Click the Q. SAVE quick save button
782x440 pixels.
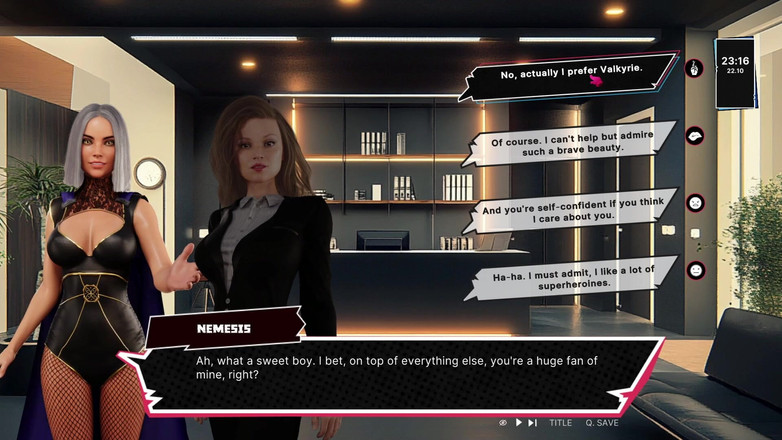click(x=602, y=423)
